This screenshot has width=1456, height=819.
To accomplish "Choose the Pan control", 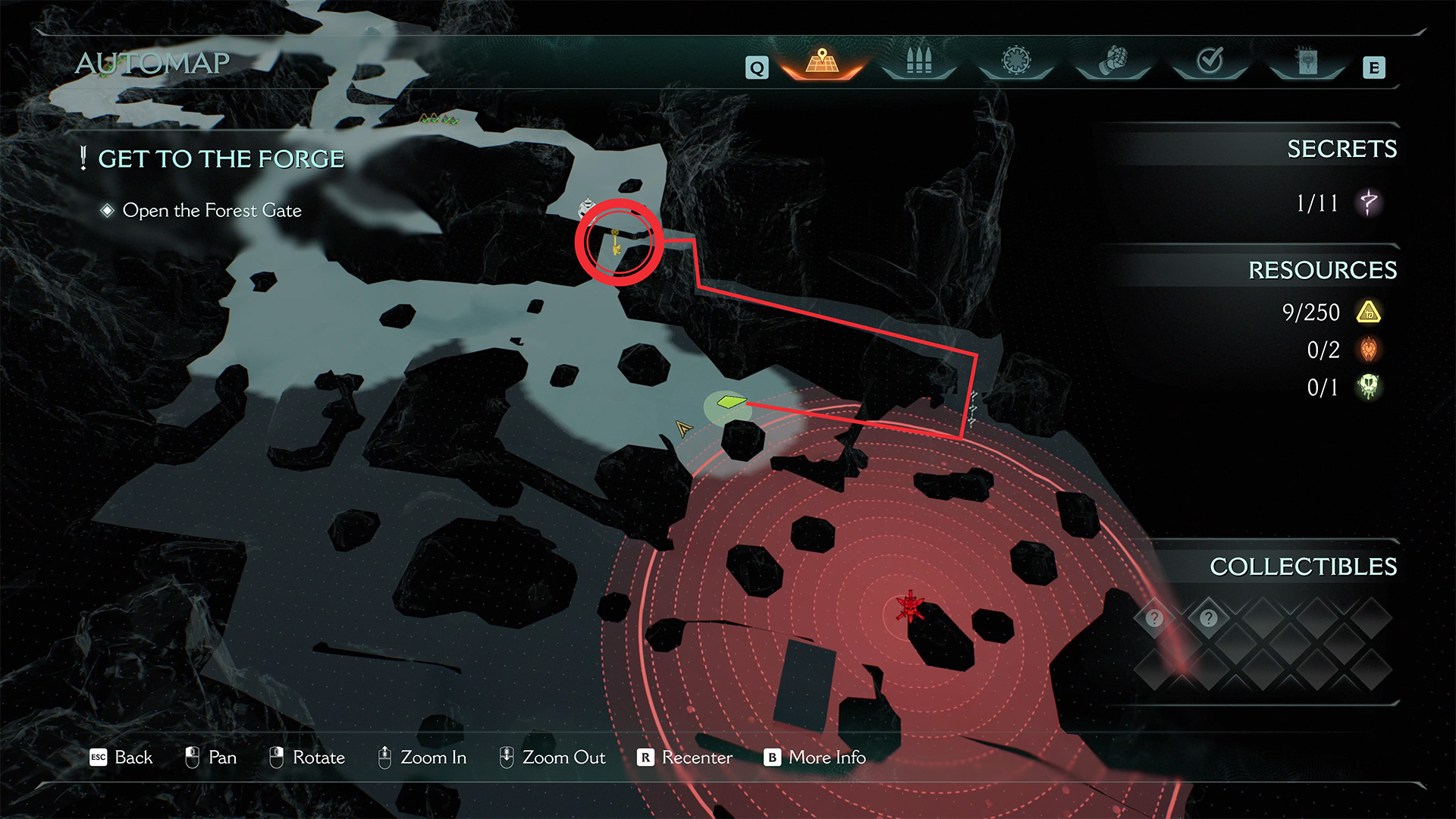I will coord(211,758).
